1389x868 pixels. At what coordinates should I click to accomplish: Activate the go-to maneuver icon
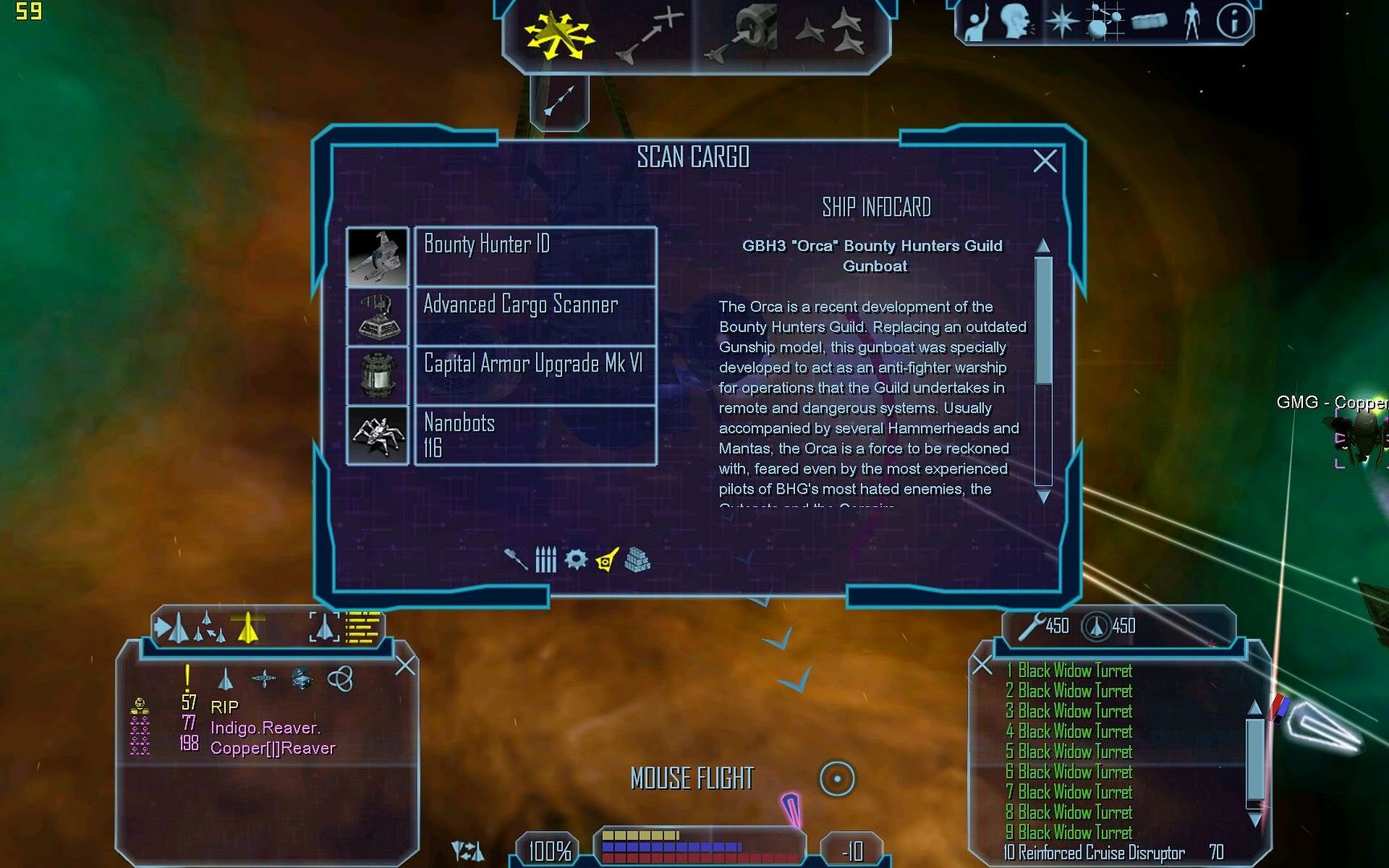(x=649, y=35)
